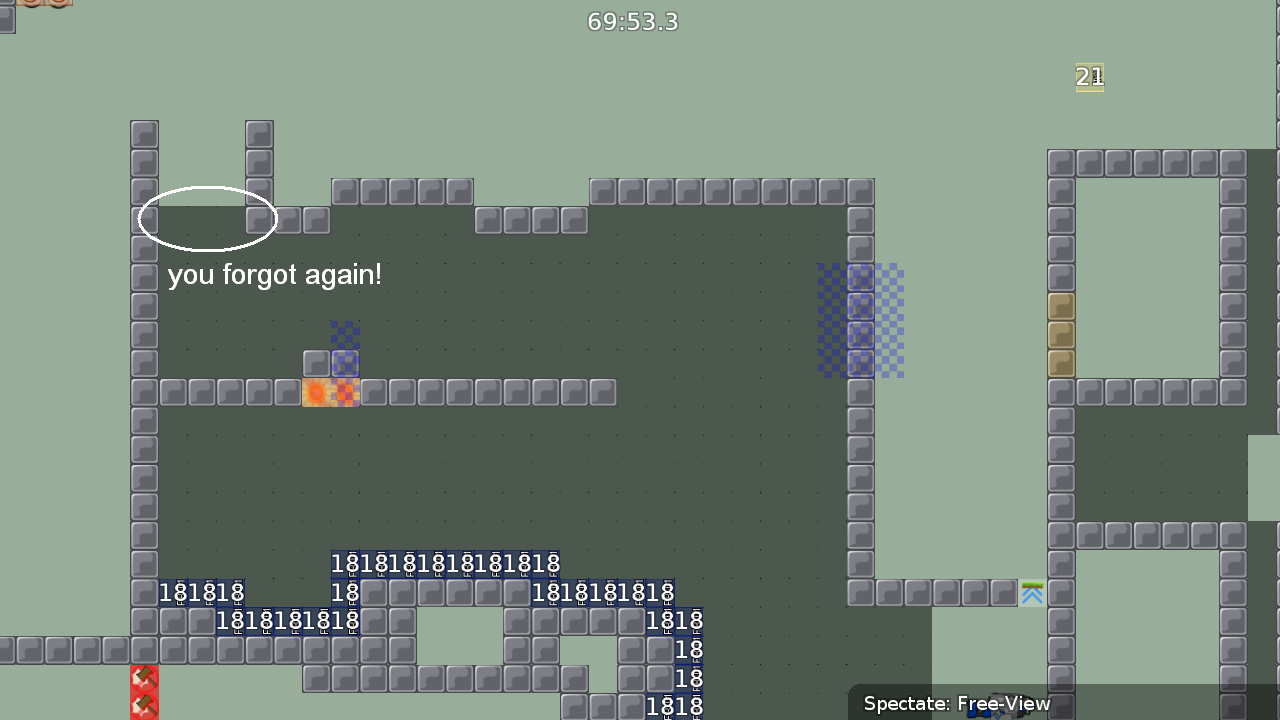Viewport: 1280px width, 720px height.
Task: Expand the white circled area annotation
Action: pyautogui.click(x=207, y=218)
